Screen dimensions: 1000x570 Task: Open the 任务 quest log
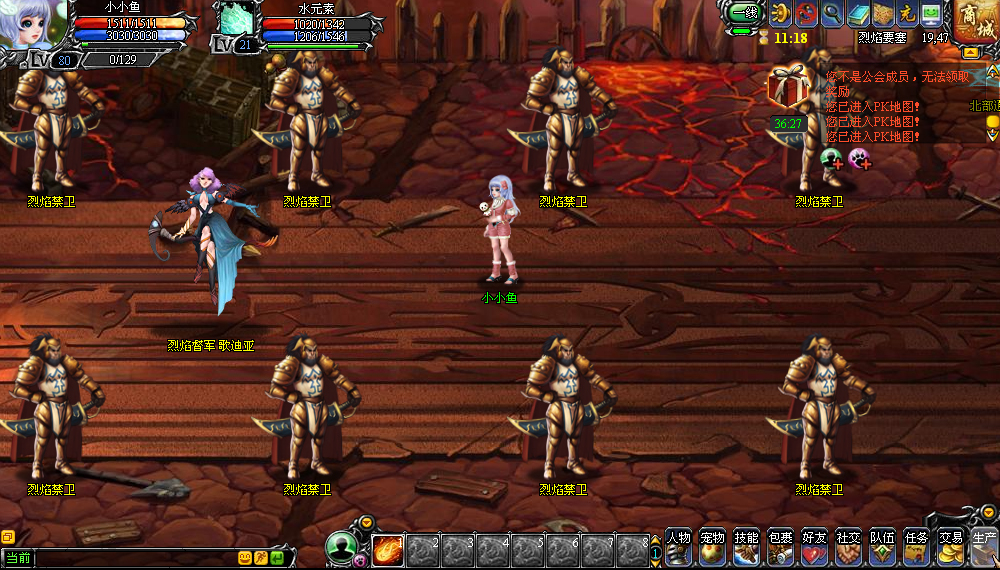click(x=916, y=548)
